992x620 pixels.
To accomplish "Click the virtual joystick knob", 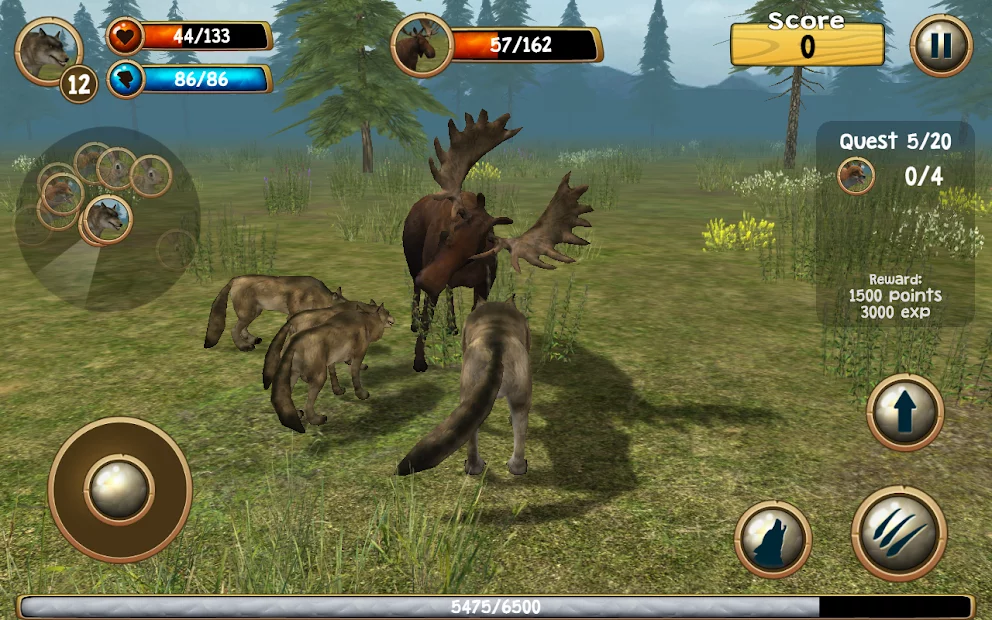I will 120,489.
